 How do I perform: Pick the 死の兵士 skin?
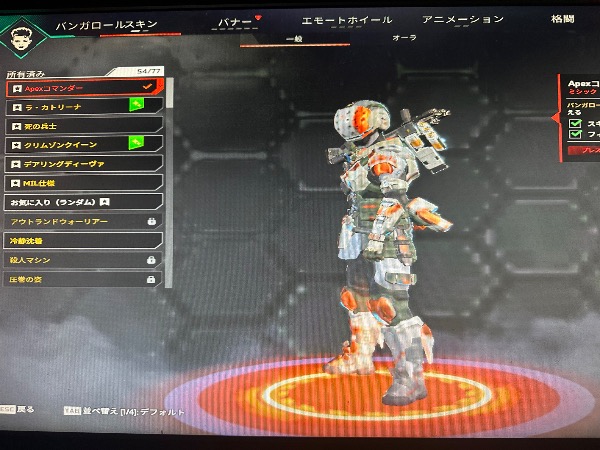click(x=82, y=126)
